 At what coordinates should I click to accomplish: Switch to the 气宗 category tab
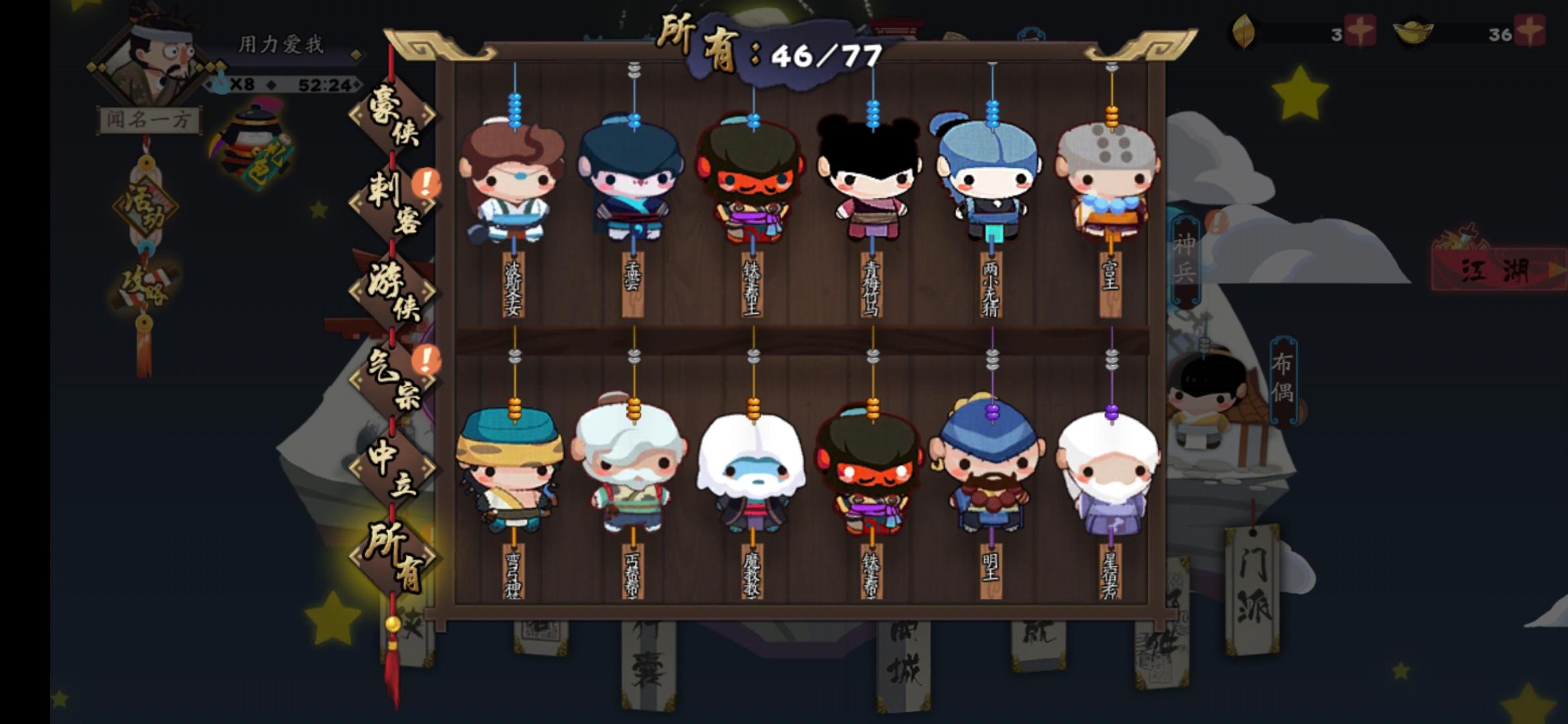tap(392, 382)
